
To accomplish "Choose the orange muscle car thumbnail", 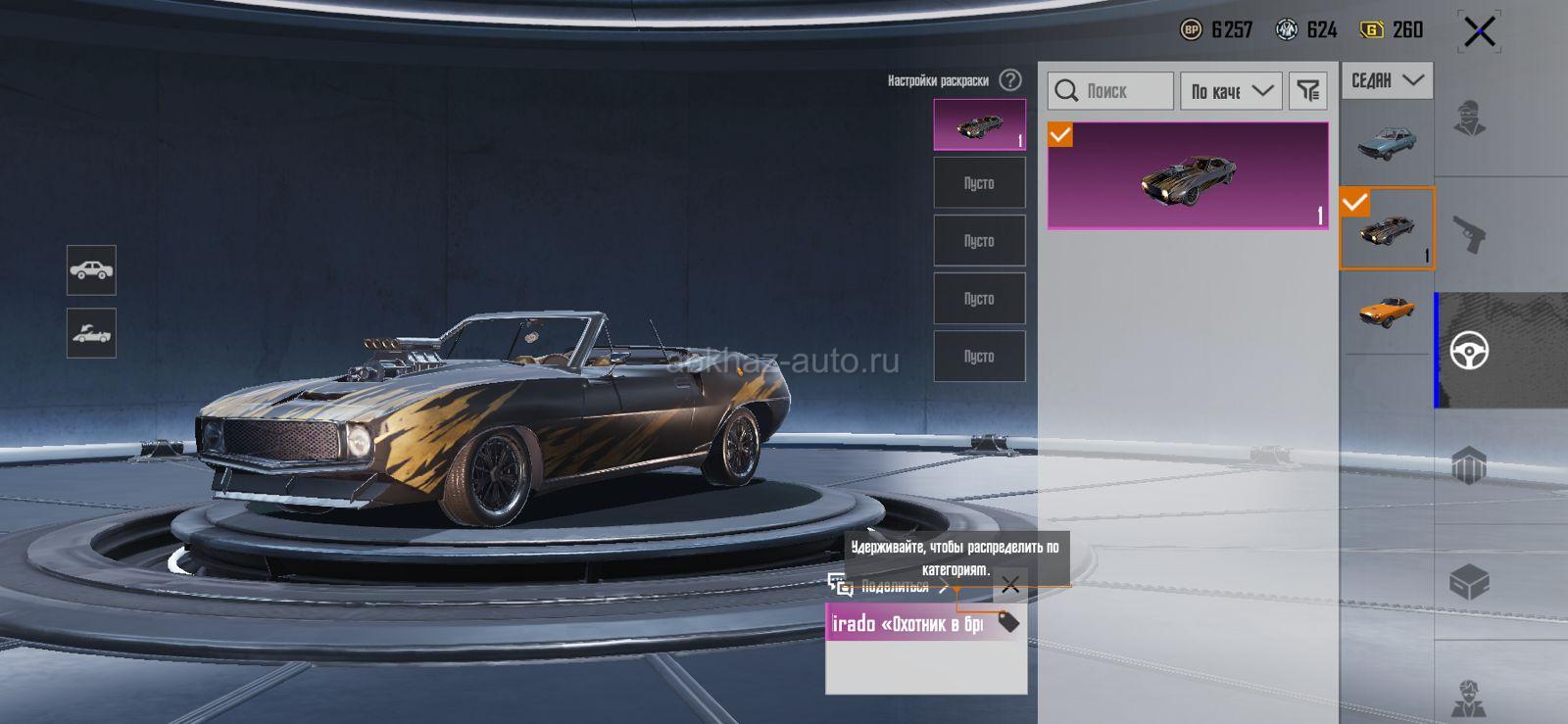I will (1387, 313).
